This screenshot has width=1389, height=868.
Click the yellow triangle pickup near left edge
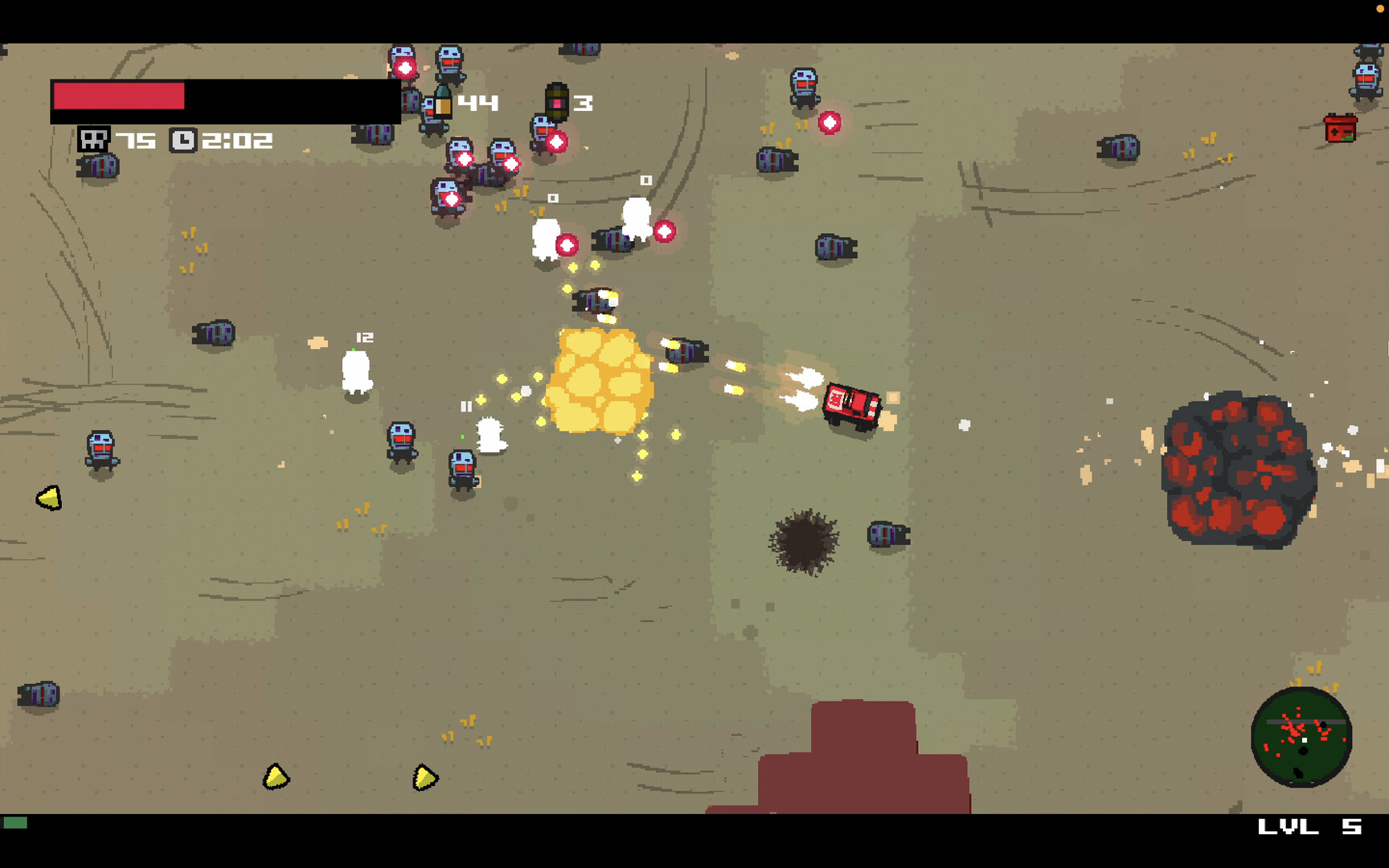(x=48, y=497)
